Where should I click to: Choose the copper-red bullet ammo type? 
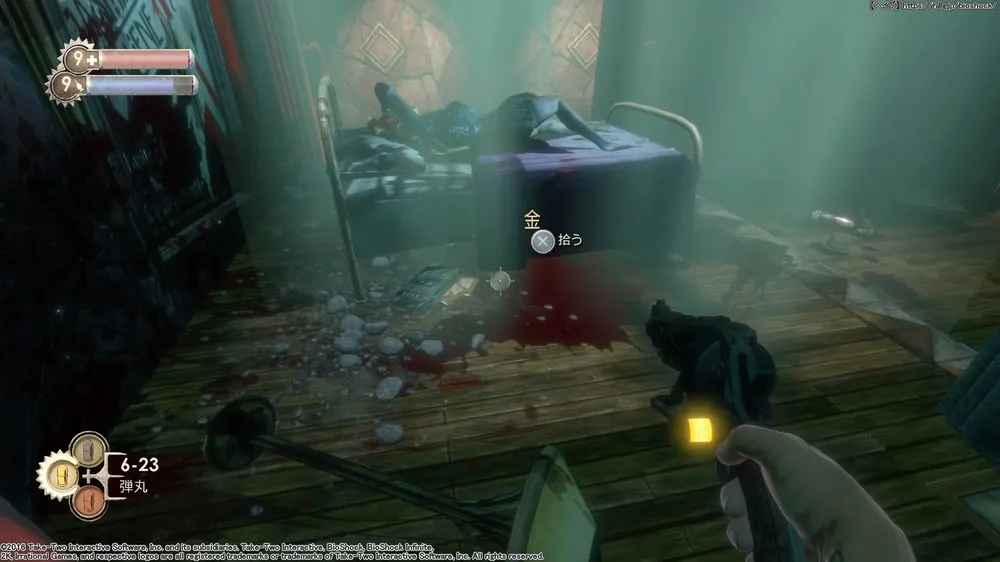point(90,498)
